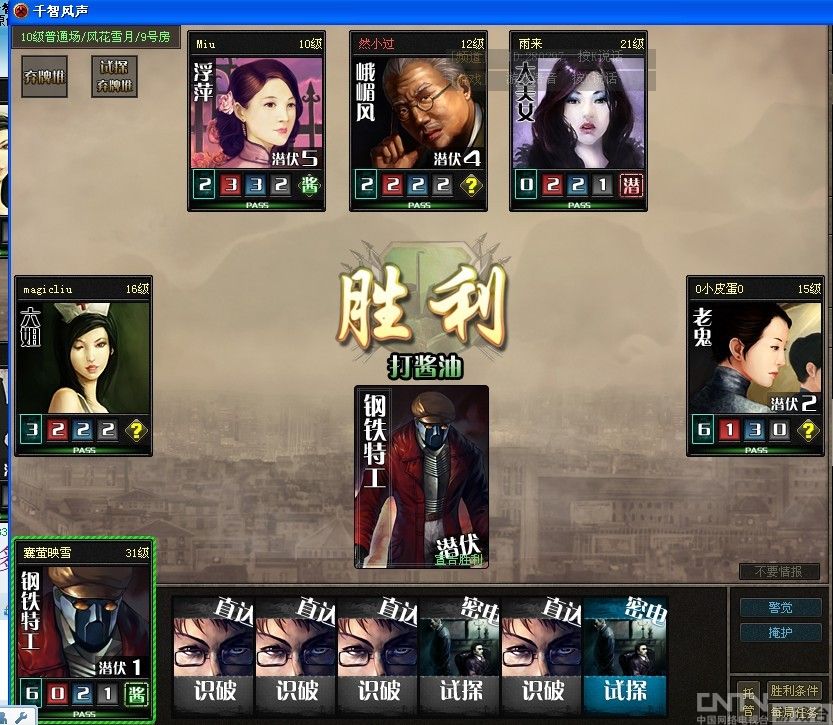Open the 每局任务 round missions
833x725 pixels.
coord(794,713)
